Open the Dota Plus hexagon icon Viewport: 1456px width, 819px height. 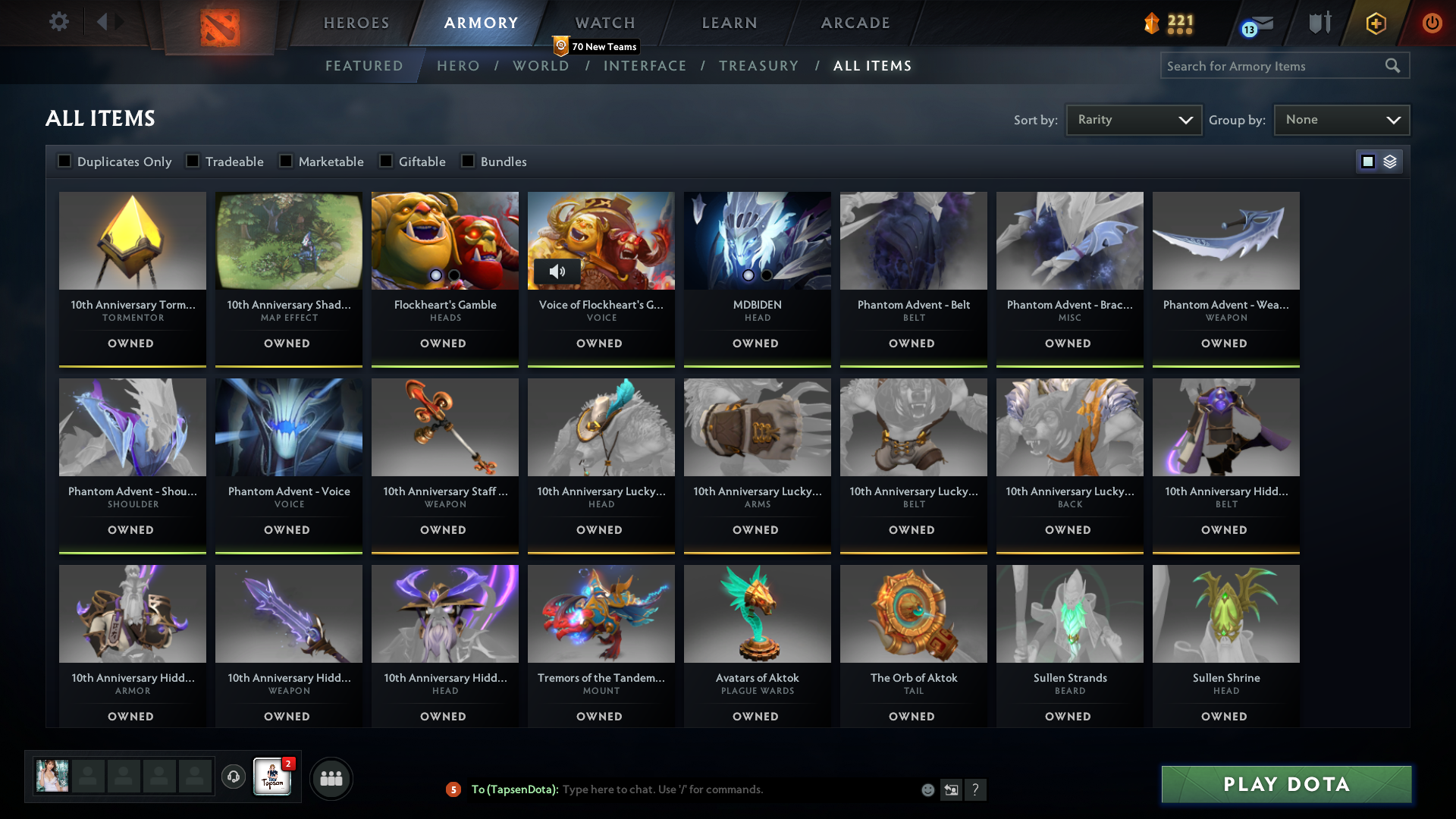pyautogui.click(x=1375, y=24)
